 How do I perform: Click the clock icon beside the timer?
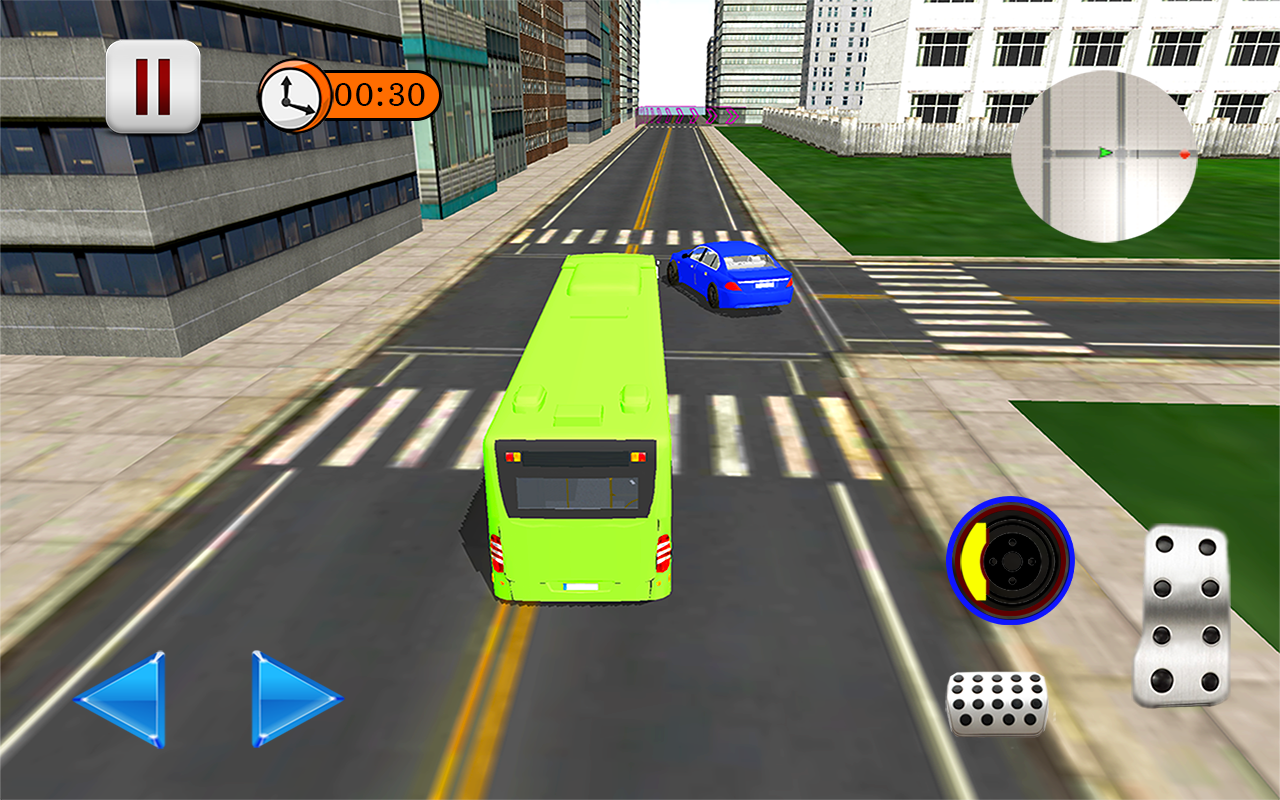coord(291,96)
